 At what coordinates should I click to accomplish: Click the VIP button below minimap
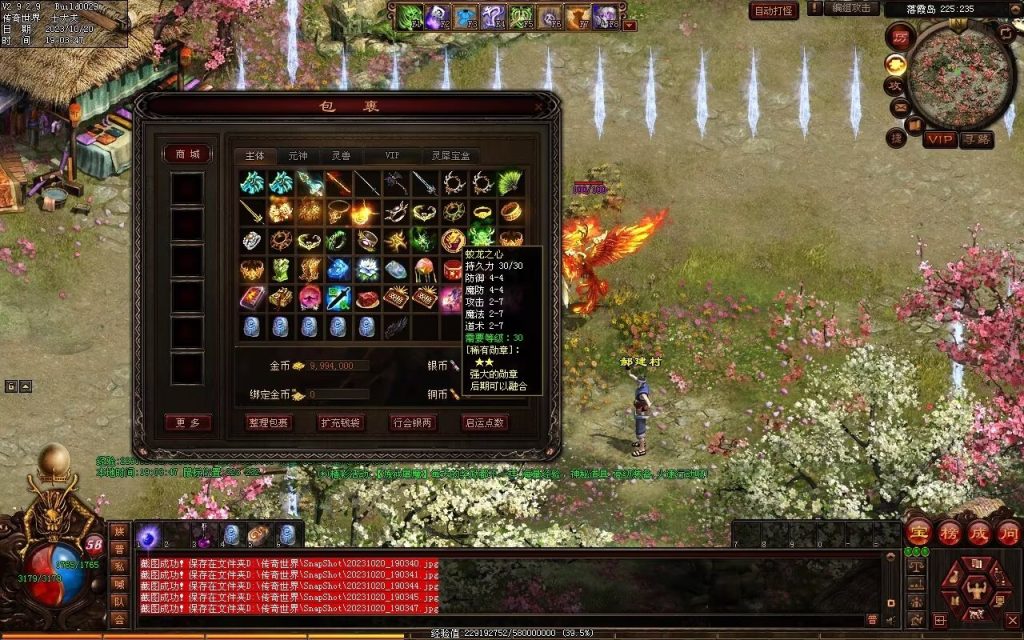938,139
